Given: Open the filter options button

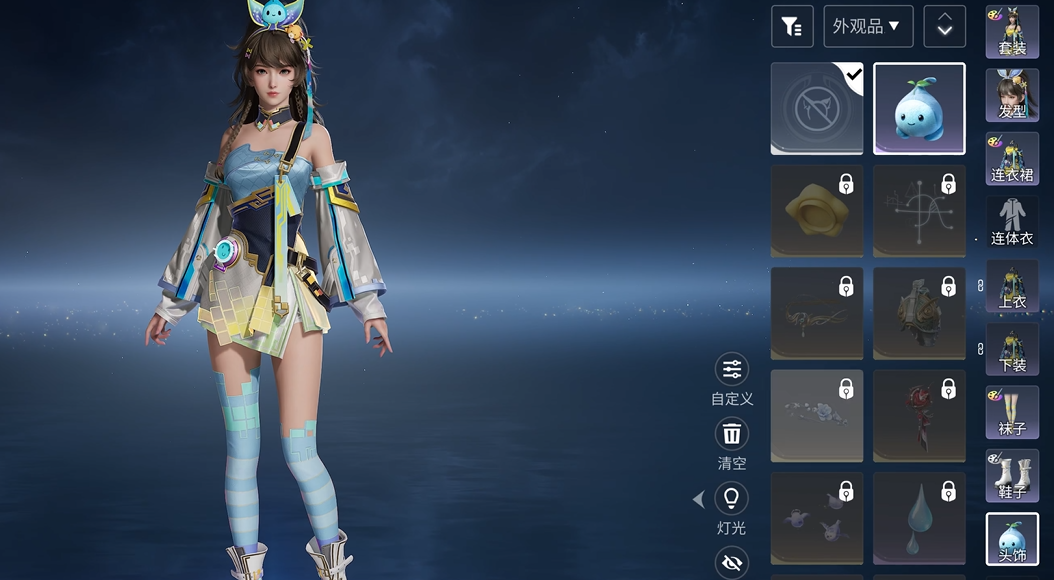Looking at the screenshot, I should (x=792, y=27).
